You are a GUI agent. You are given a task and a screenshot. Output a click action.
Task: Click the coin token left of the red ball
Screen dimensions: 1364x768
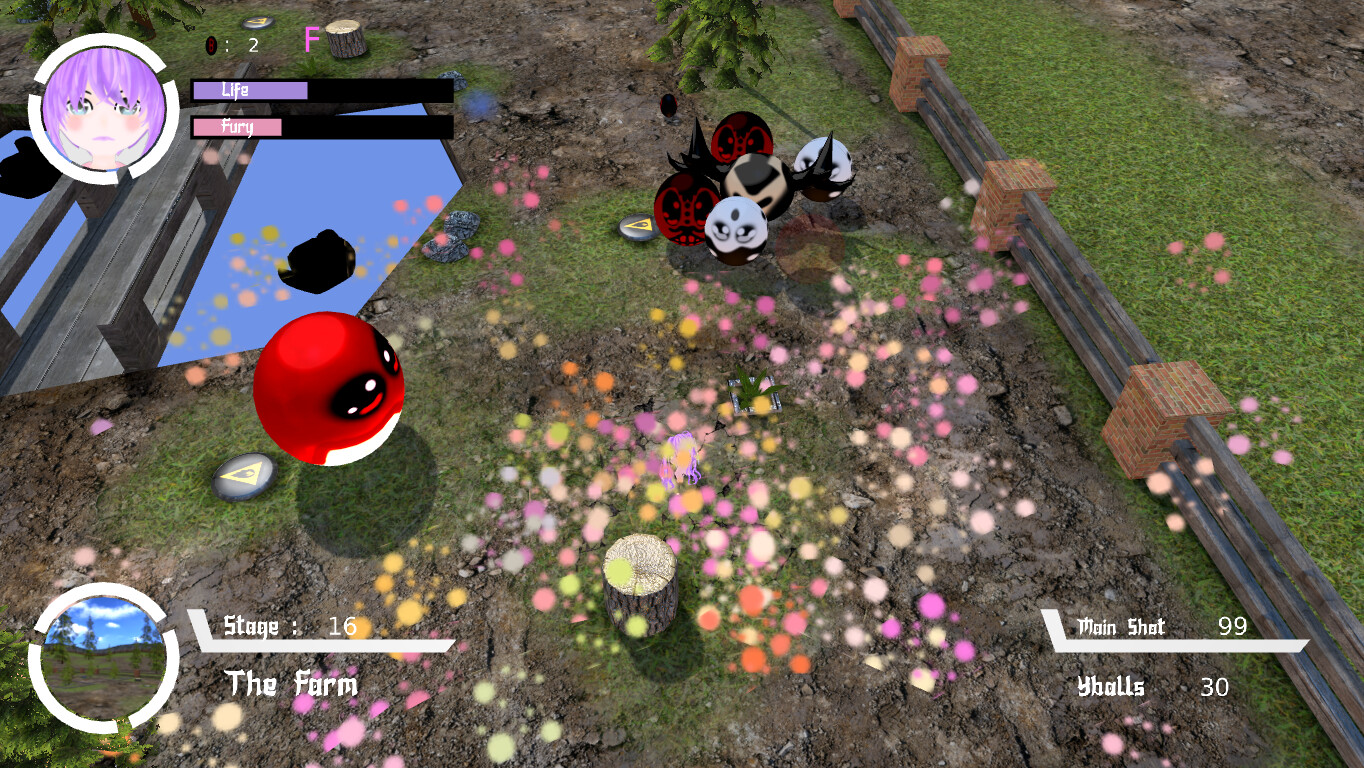pyautogui.click(x=243, y=474)
